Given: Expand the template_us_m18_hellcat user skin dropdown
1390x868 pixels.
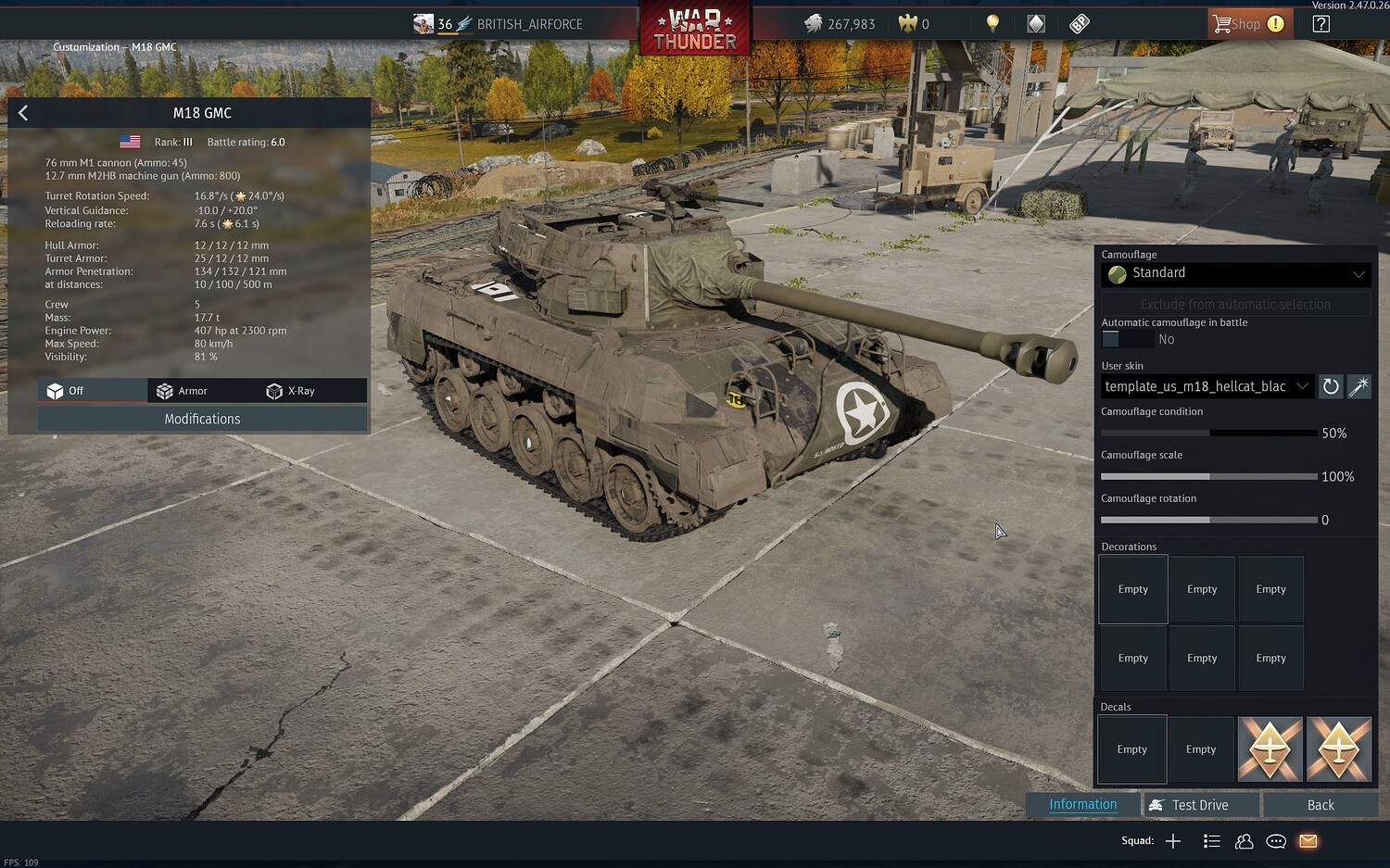Looking at the screenshot, I should [1205, 386].
